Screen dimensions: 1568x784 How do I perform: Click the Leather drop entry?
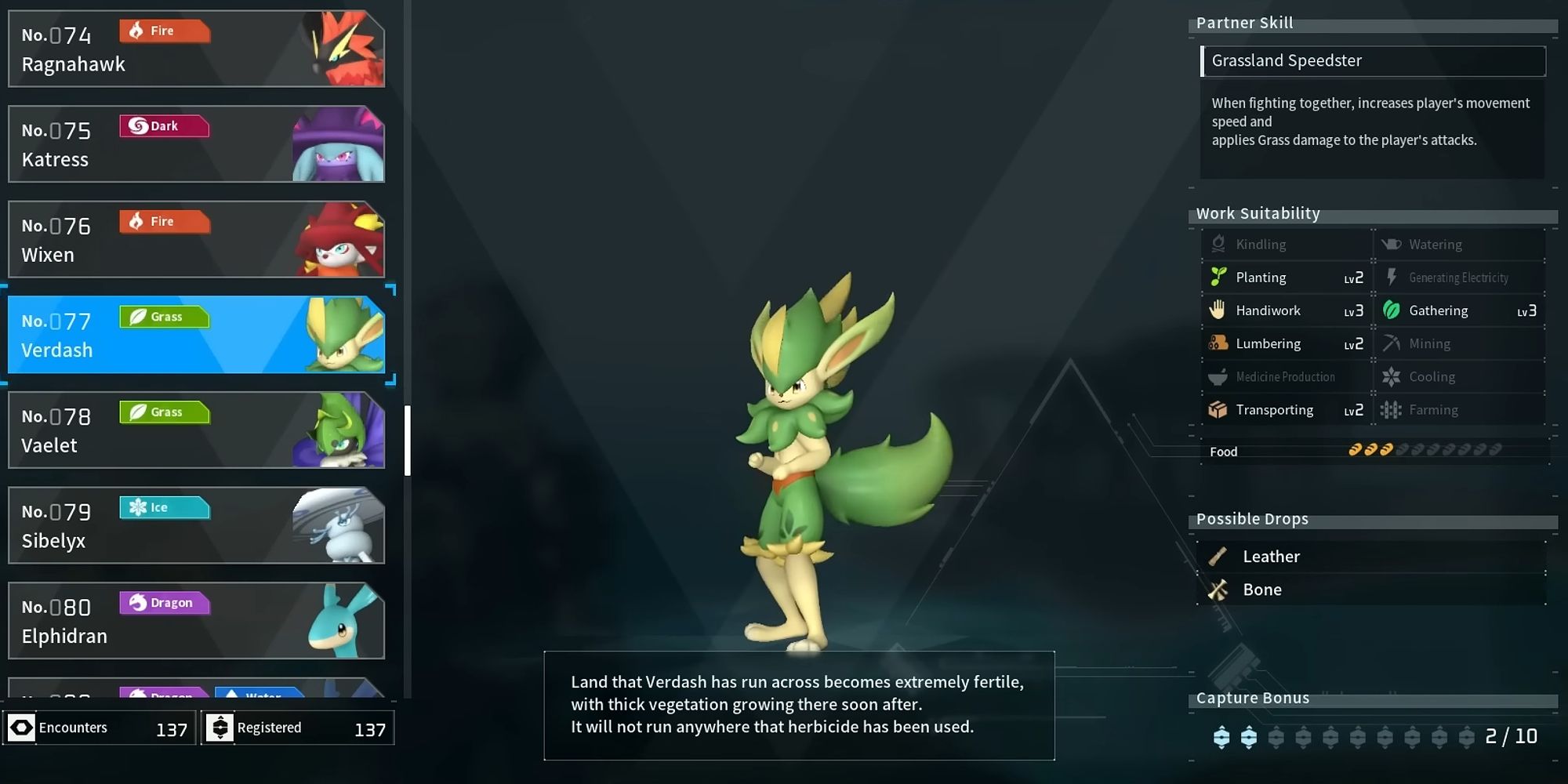click(1270, 556)
